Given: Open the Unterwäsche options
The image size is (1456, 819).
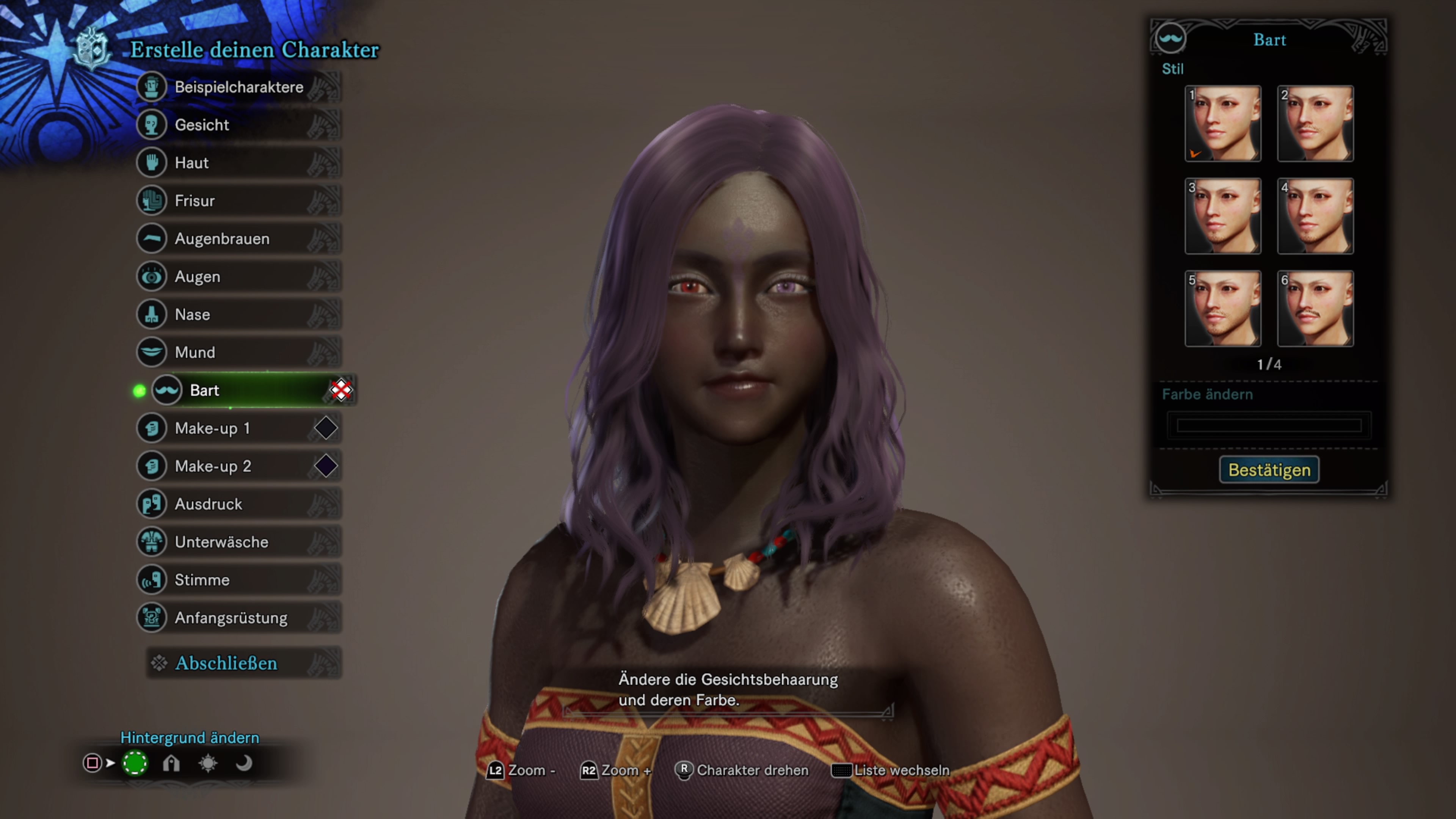Looking at the screenshot, I should (152, 541).
